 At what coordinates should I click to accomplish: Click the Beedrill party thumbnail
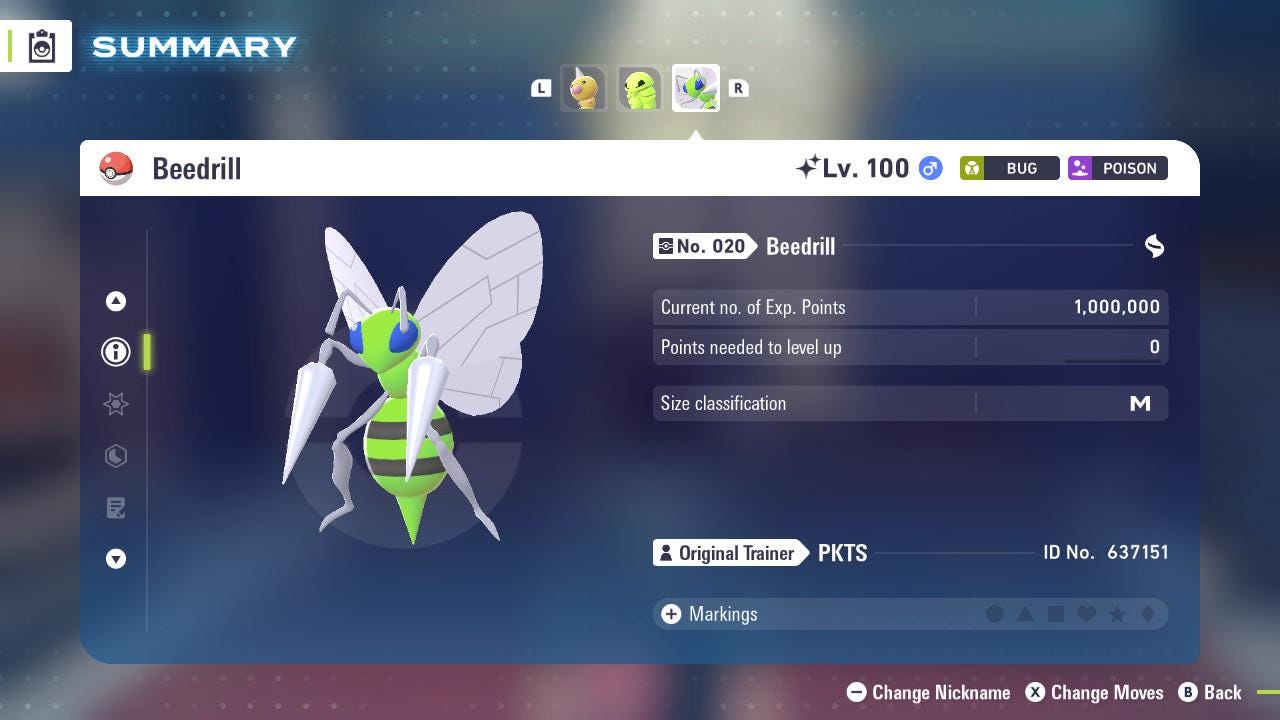point(695,88)
